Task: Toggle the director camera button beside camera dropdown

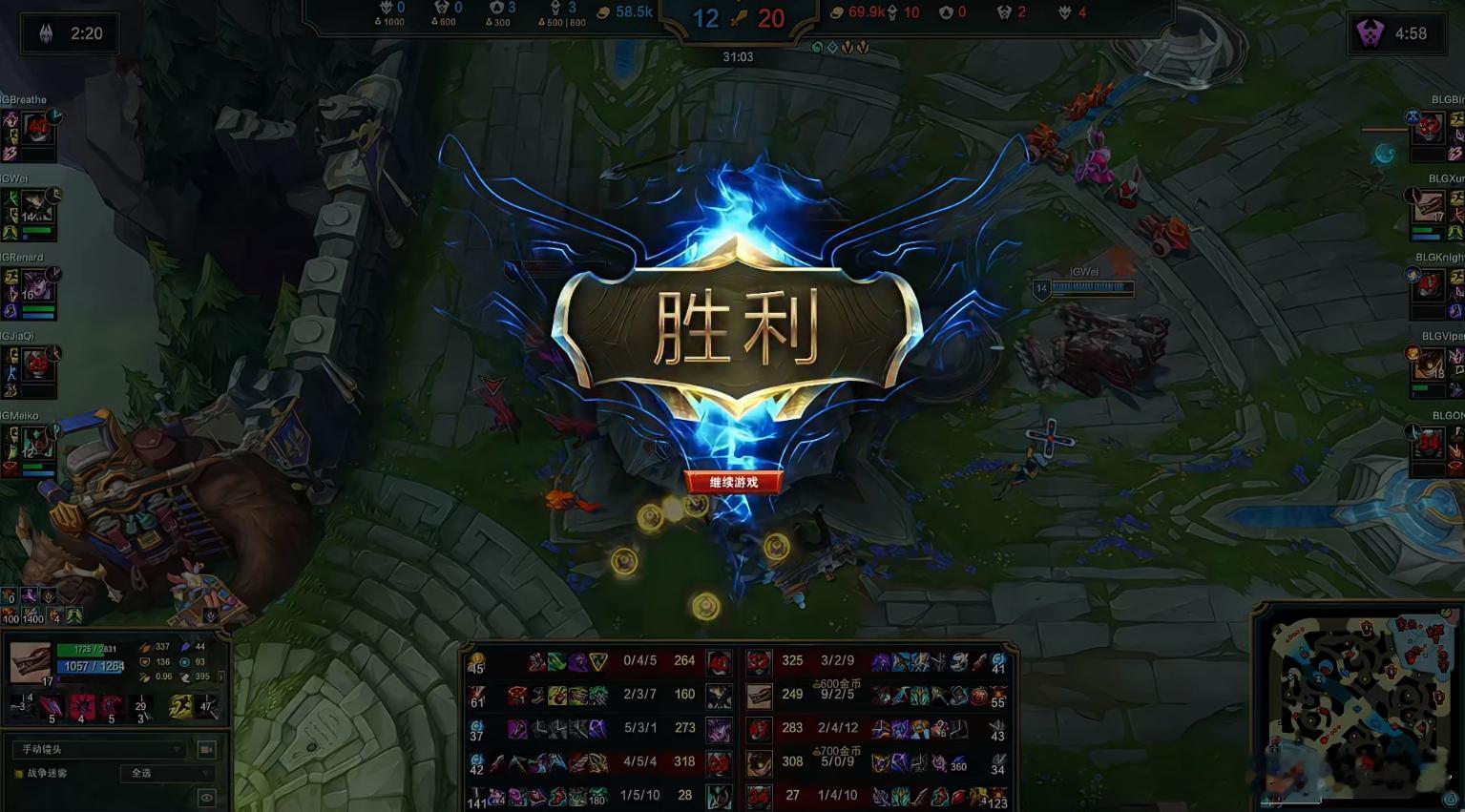Action: click(x=205, y=749)
